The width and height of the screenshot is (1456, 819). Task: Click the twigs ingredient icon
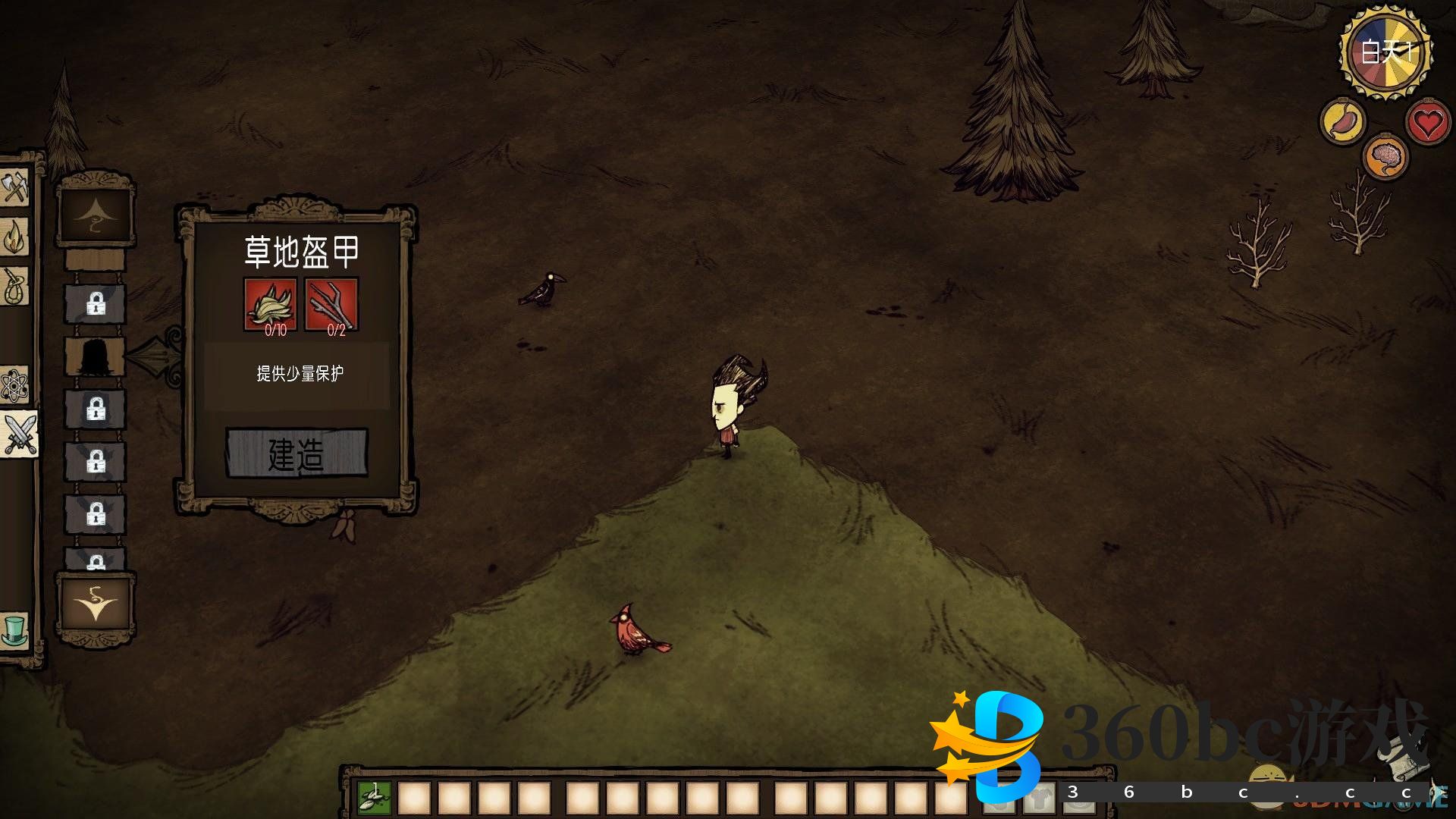pos(331,304)
